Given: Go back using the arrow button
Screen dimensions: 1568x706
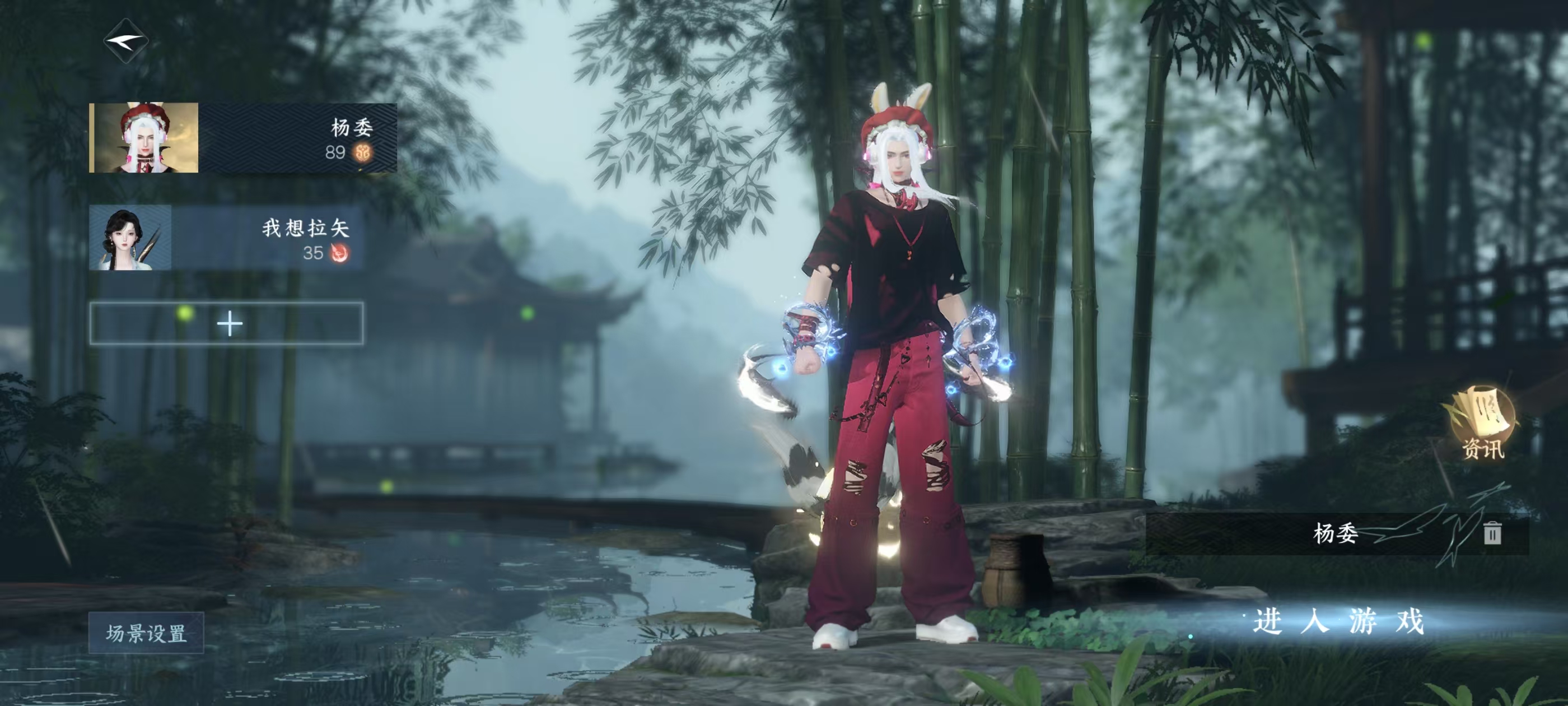Looking at the screenshot, I should click(126, 41).
